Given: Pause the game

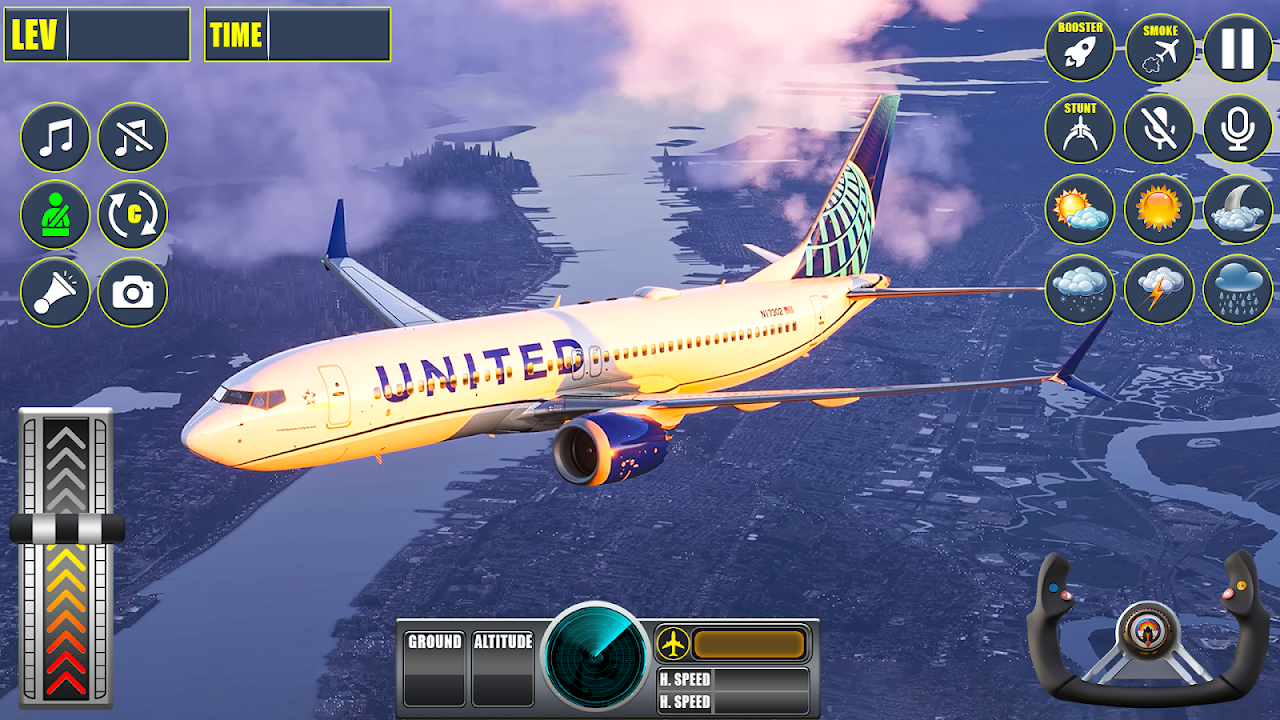Looking at the screenshot, I should click(1238, 47).
